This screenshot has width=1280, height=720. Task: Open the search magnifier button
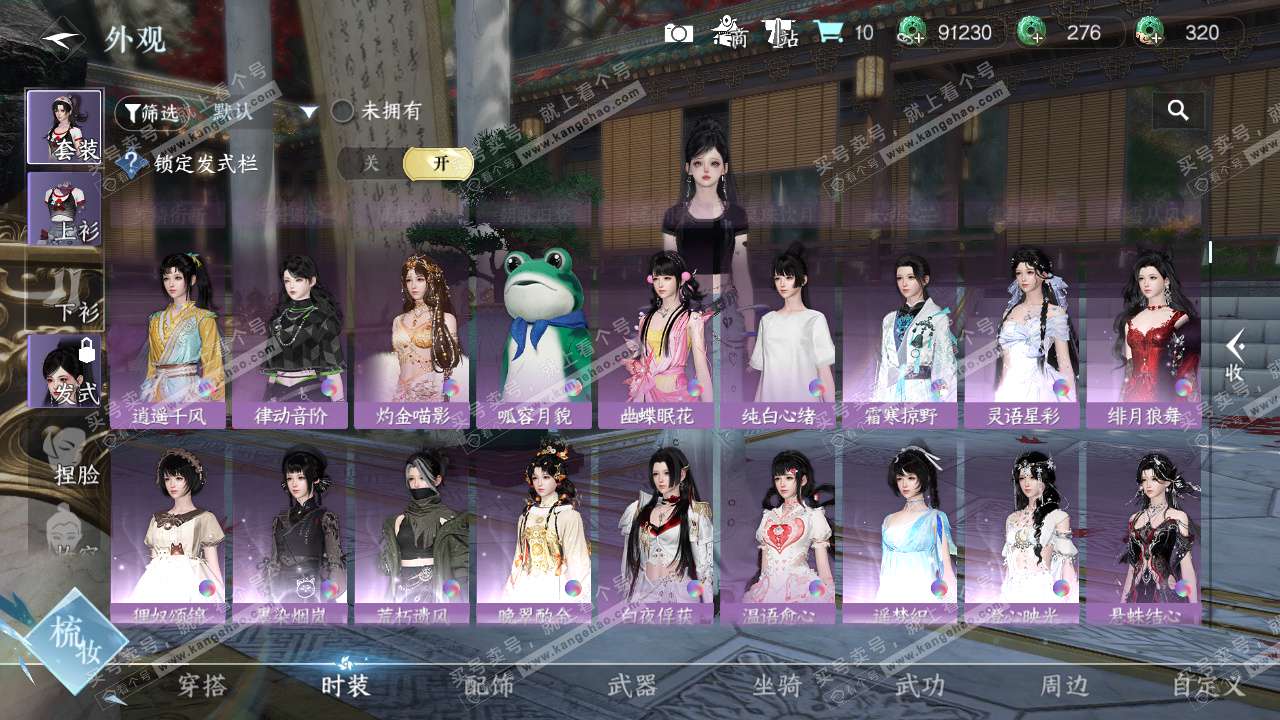tap(1178, 111)
